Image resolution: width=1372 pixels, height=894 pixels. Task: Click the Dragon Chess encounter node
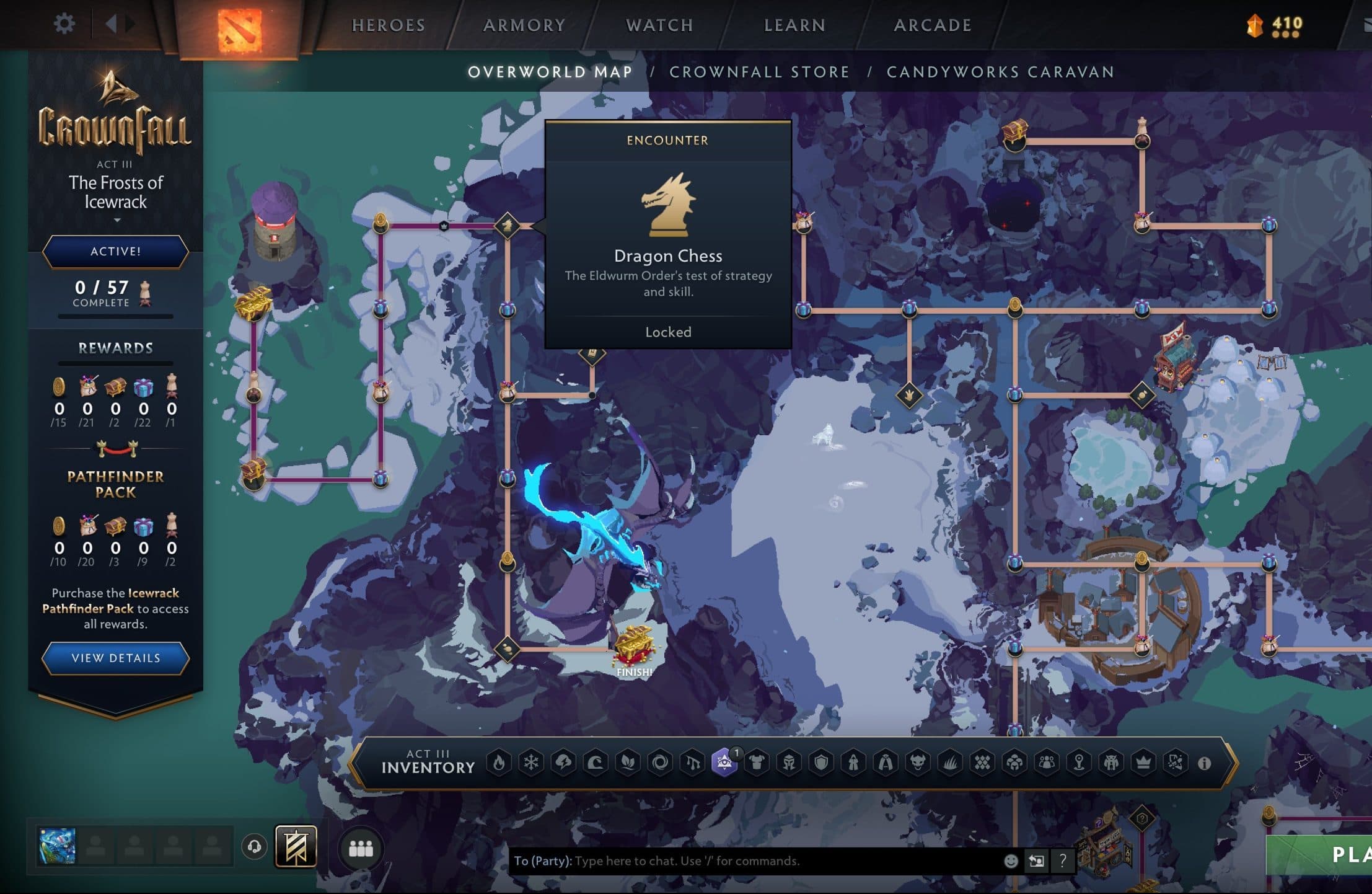pos(507,225)
